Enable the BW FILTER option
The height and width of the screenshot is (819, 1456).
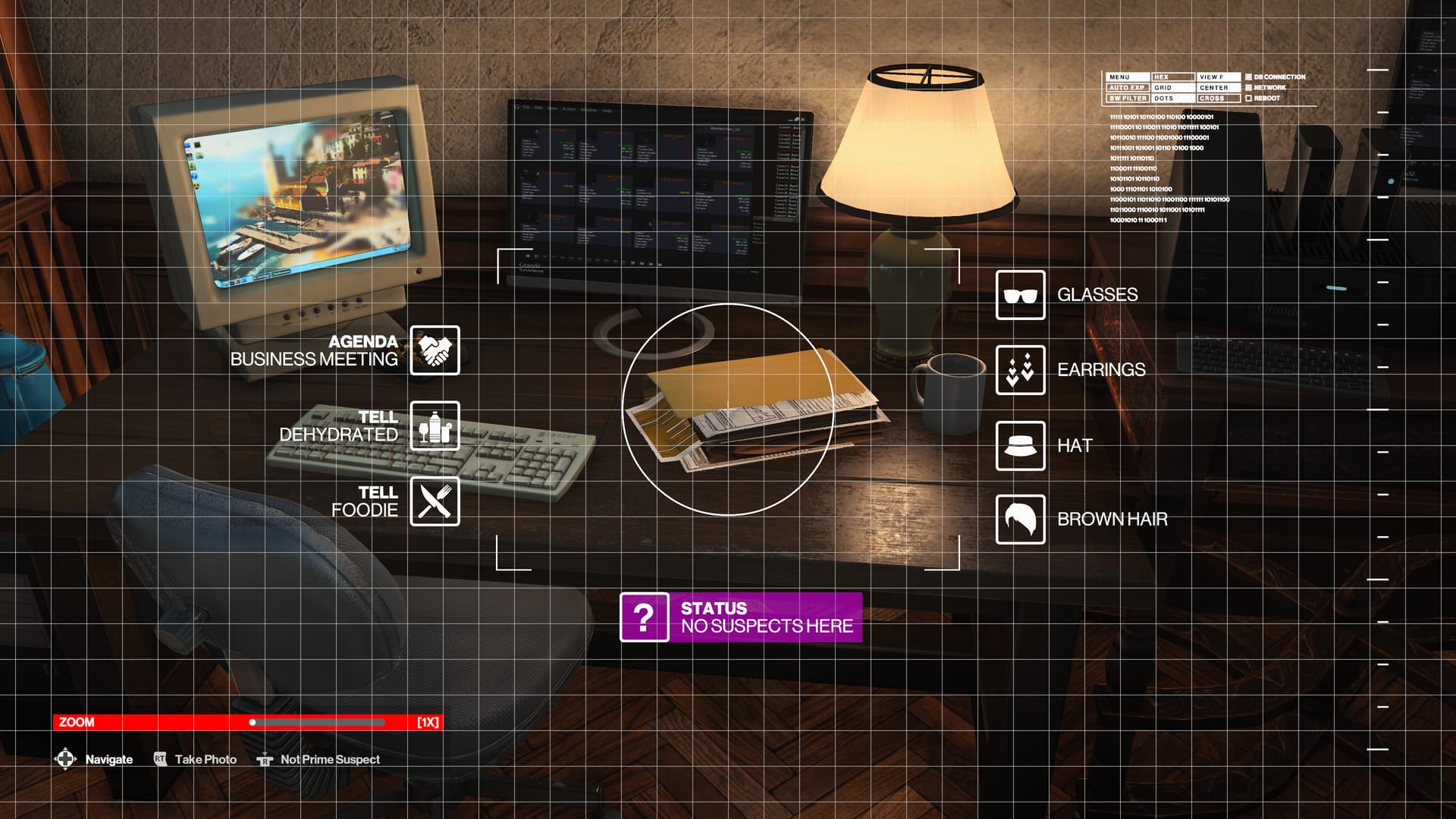pos(1127,99)
